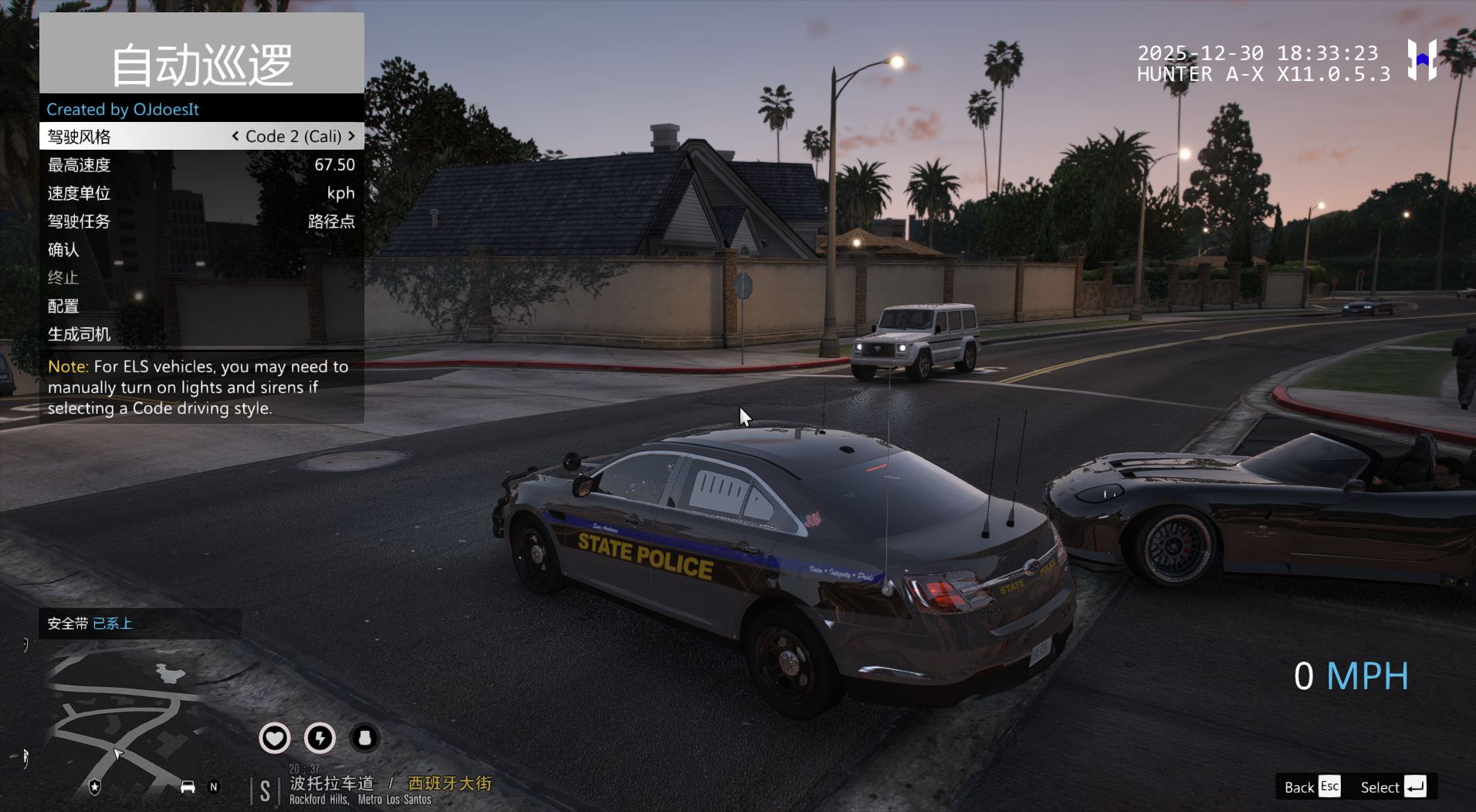Click the 终止 stop menu entry
The height and width of the screenshot is (812, 1476).
[x=201, y=278]
